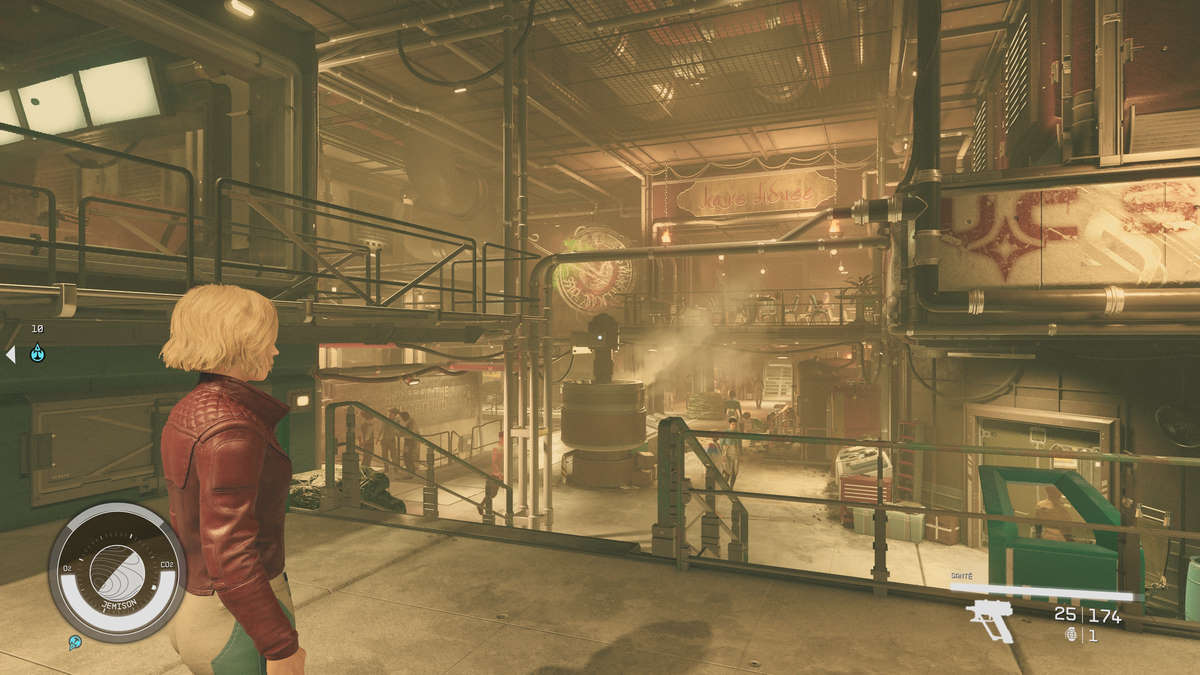This screenshot has height=675, width=1200.
Task: Click the Jemison planet compass
Action: [117, 571]
